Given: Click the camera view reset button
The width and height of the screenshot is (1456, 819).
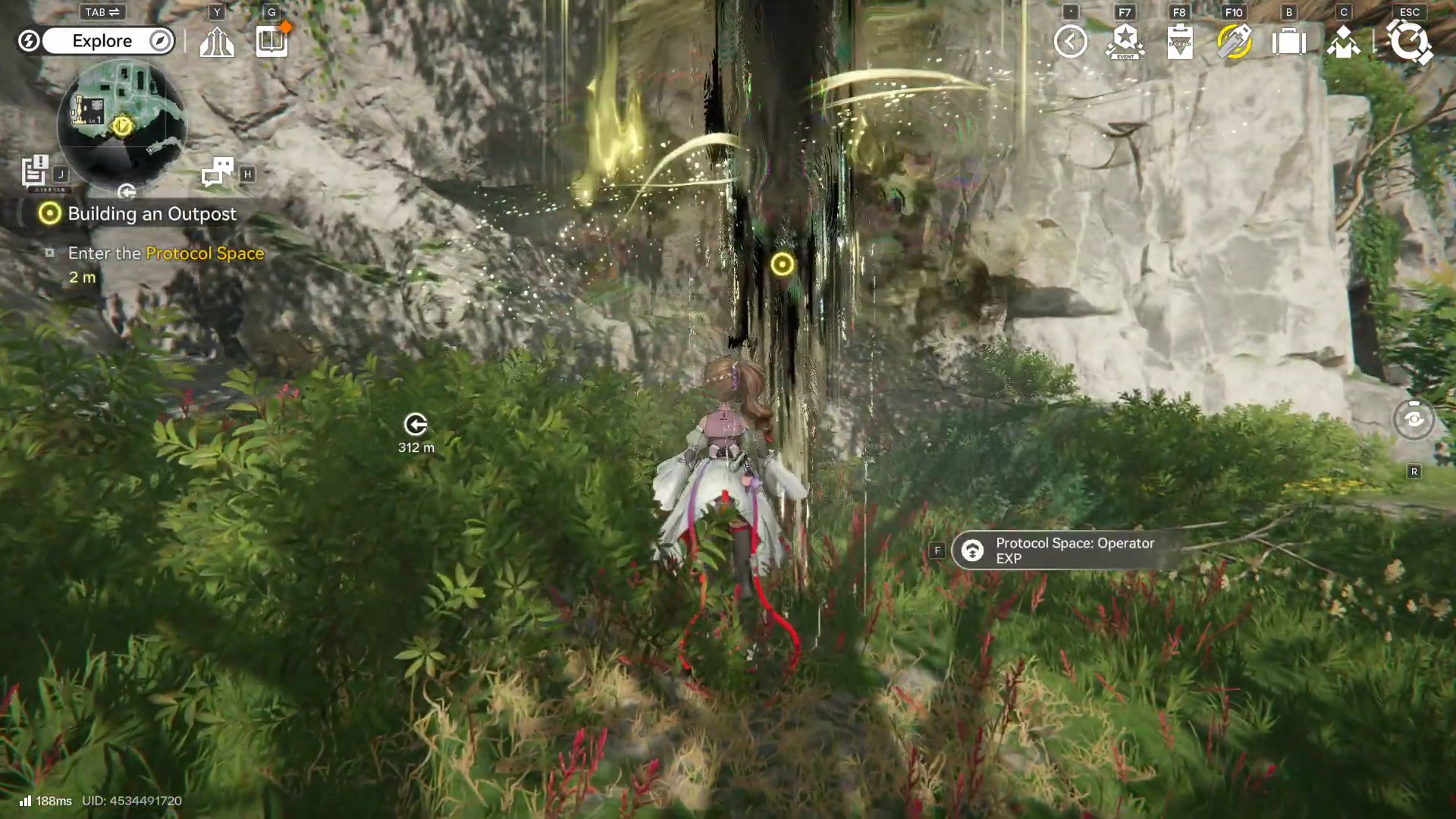Looking at the screenshot, I should (1414, 419).
